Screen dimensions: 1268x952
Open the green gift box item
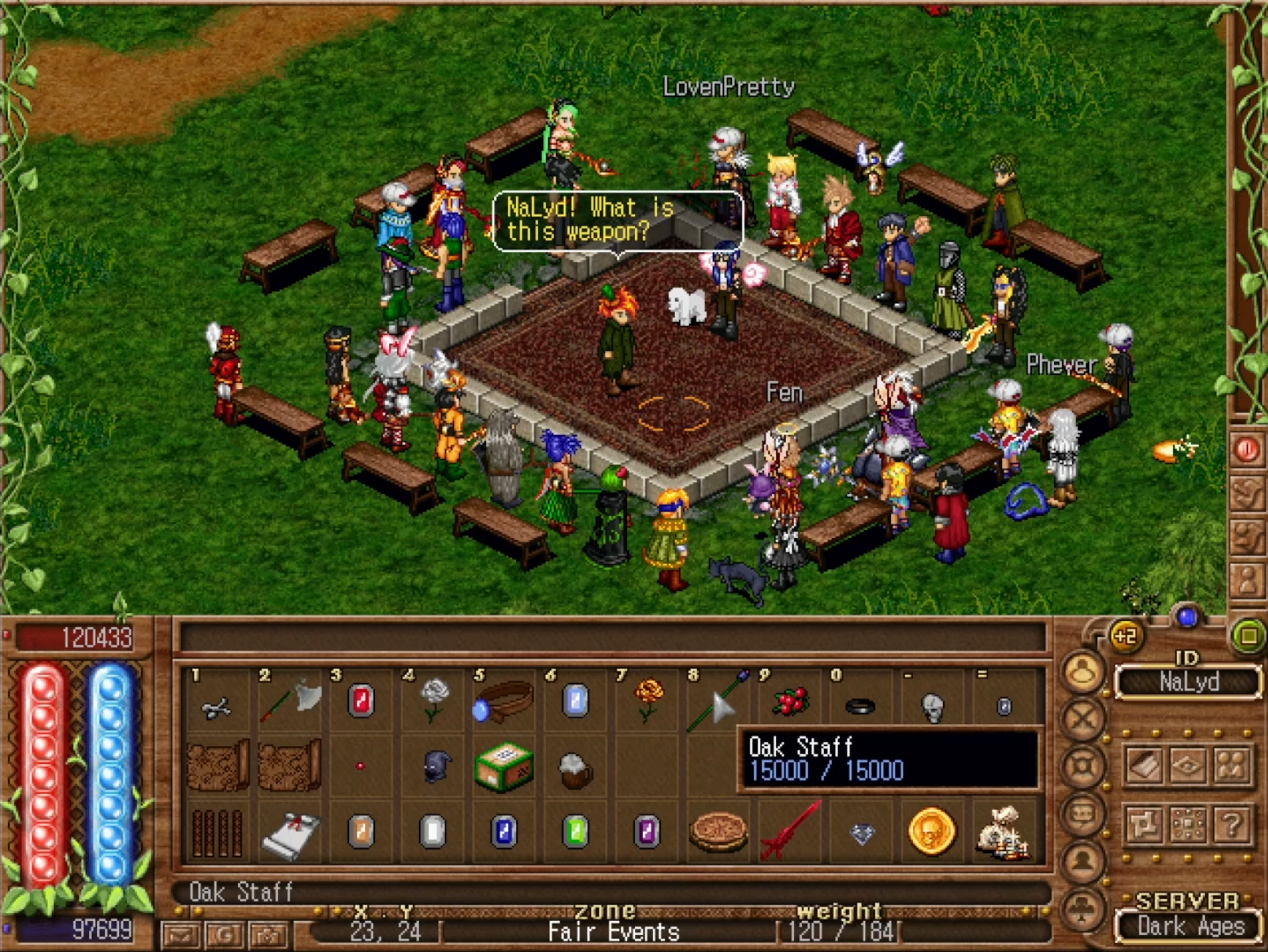[504, 767]
